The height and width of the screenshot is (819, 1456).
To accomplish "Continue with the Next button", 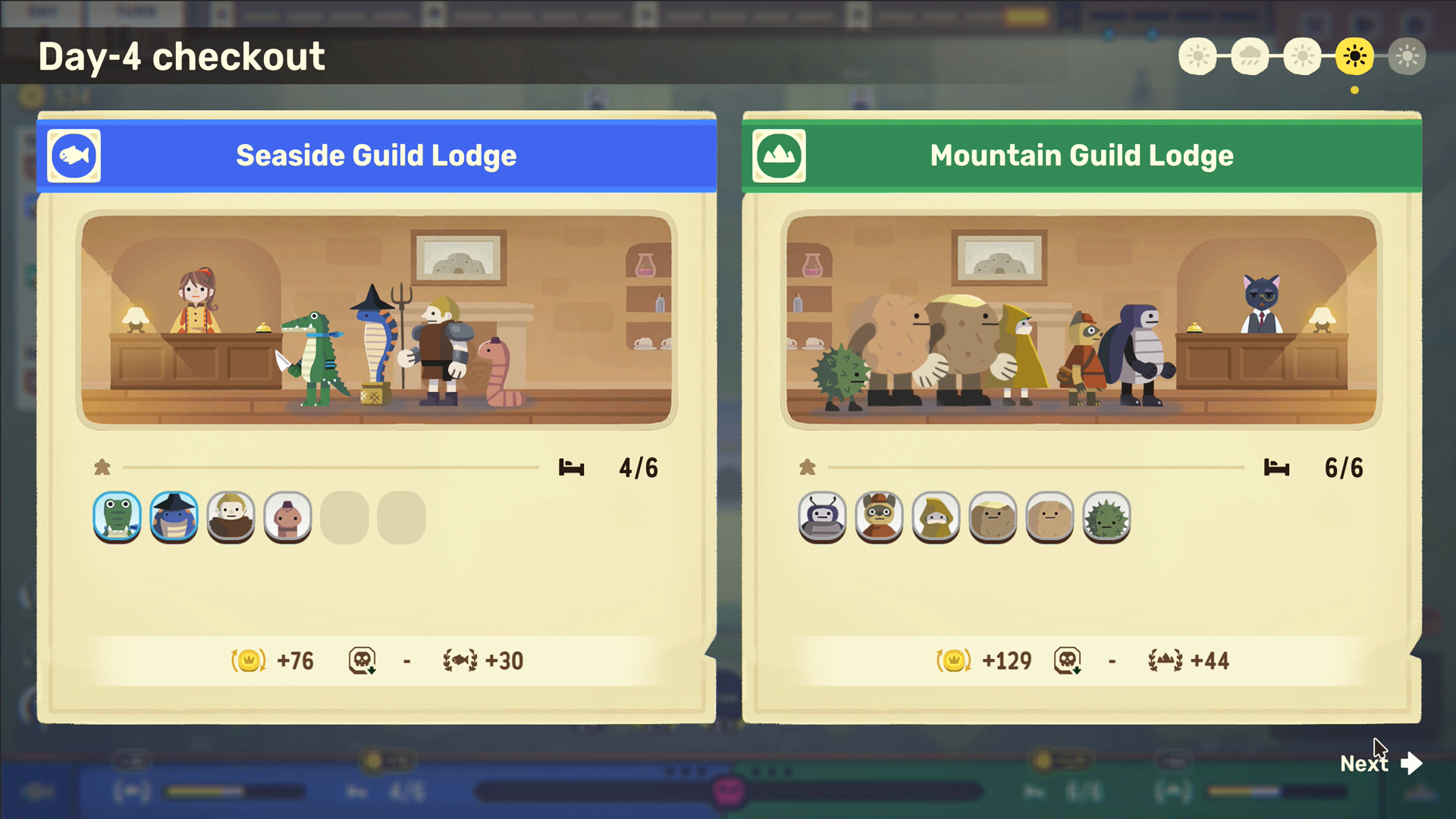I will tap(1380, 763).
